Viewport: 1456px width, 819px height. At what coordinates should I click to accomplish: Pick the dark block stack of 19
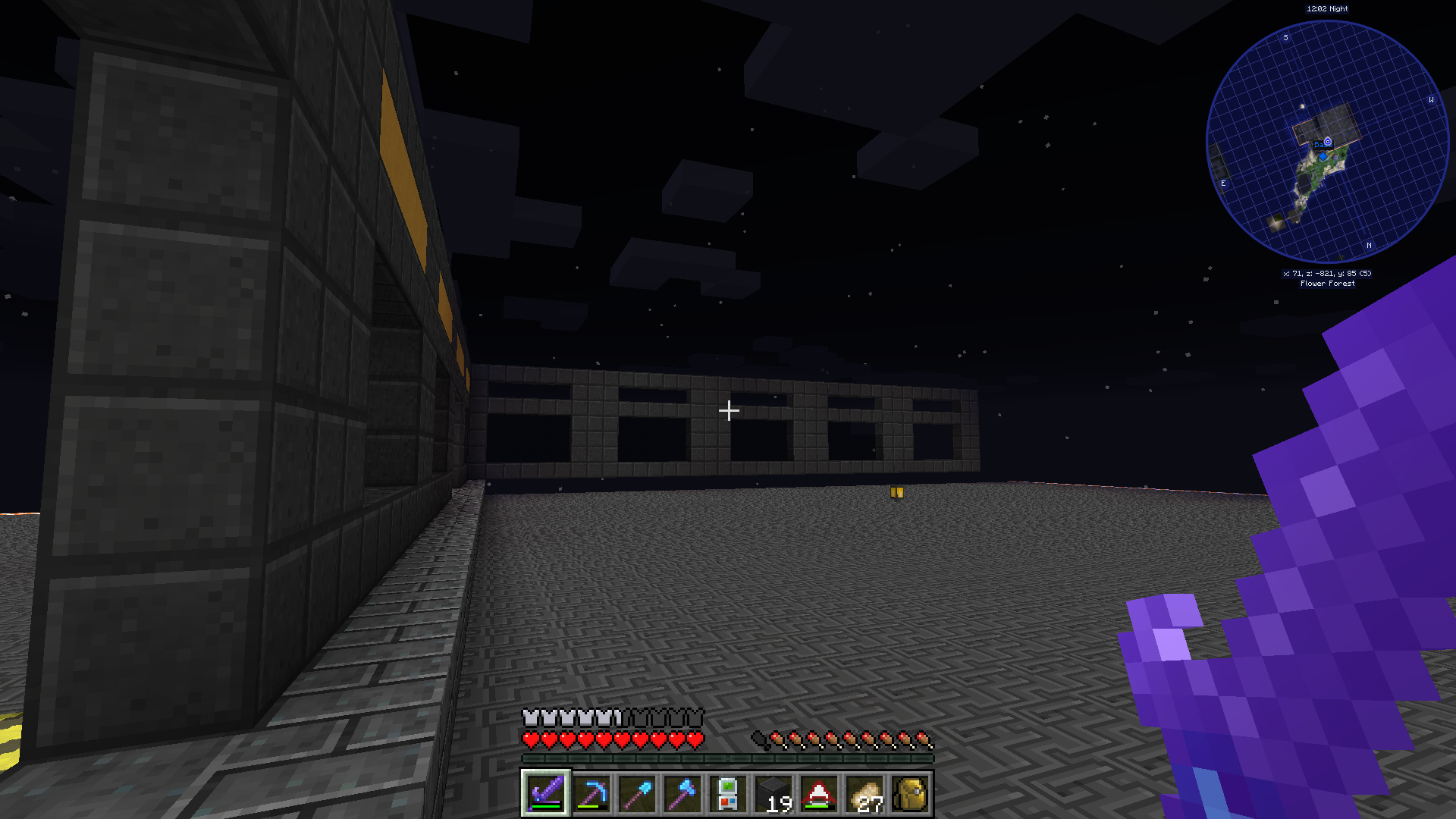773,793
